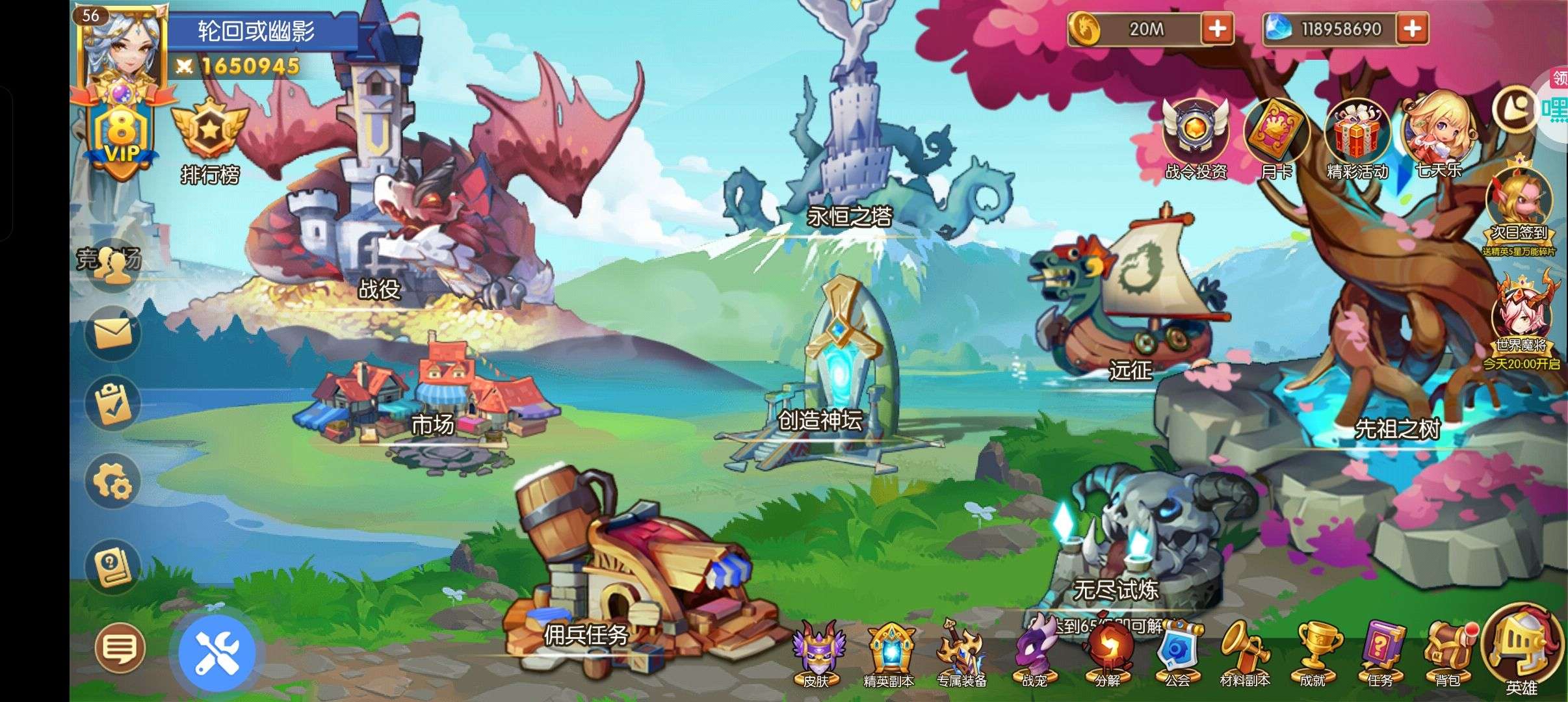The height and width of the screenshot is (702, 1568).
Task: Buy more diamonds via plus button
Action: (1412, 29)
